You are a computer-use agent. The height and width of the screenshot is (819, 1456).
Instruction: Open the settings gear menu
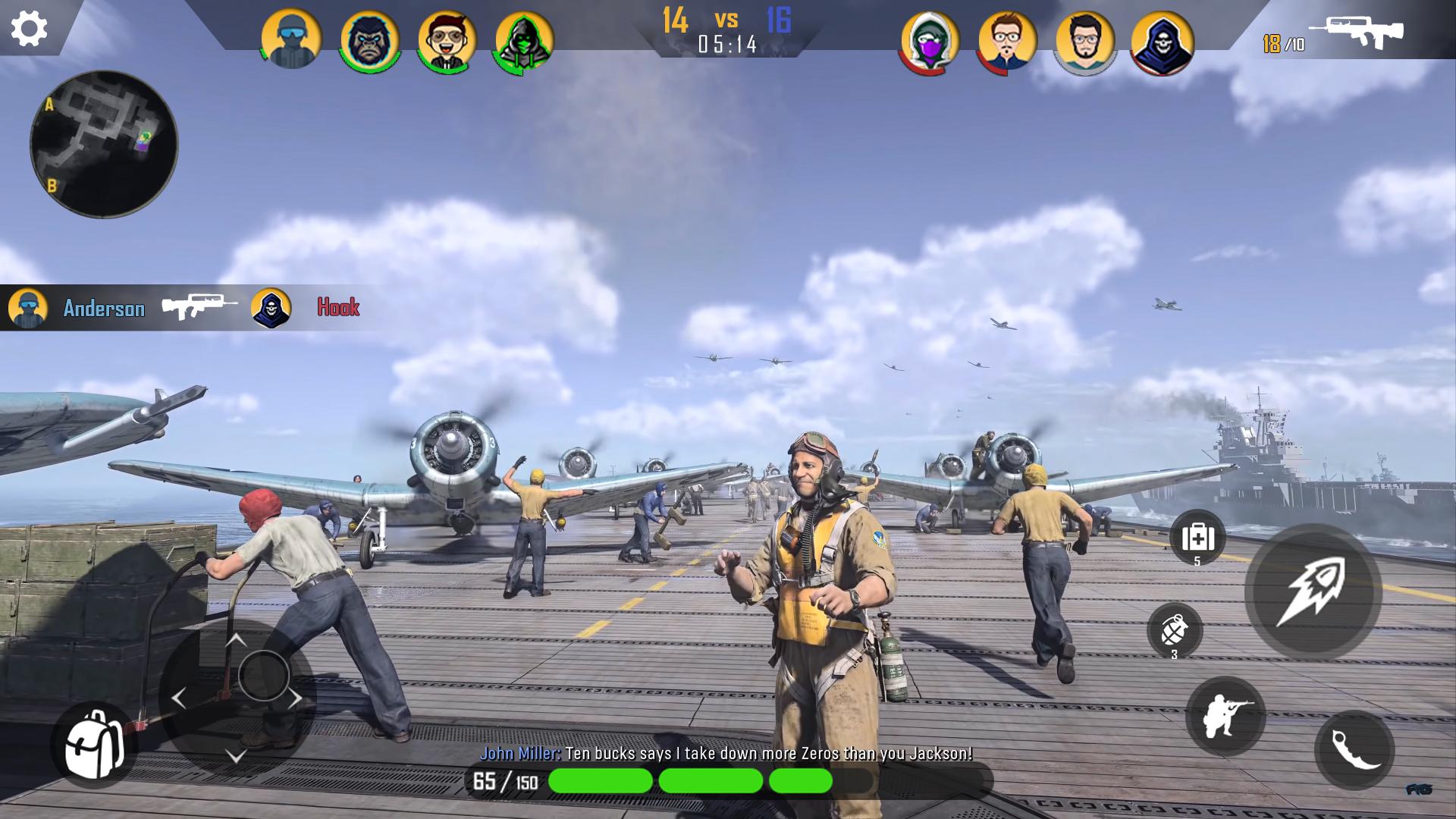tap(30, 29)
